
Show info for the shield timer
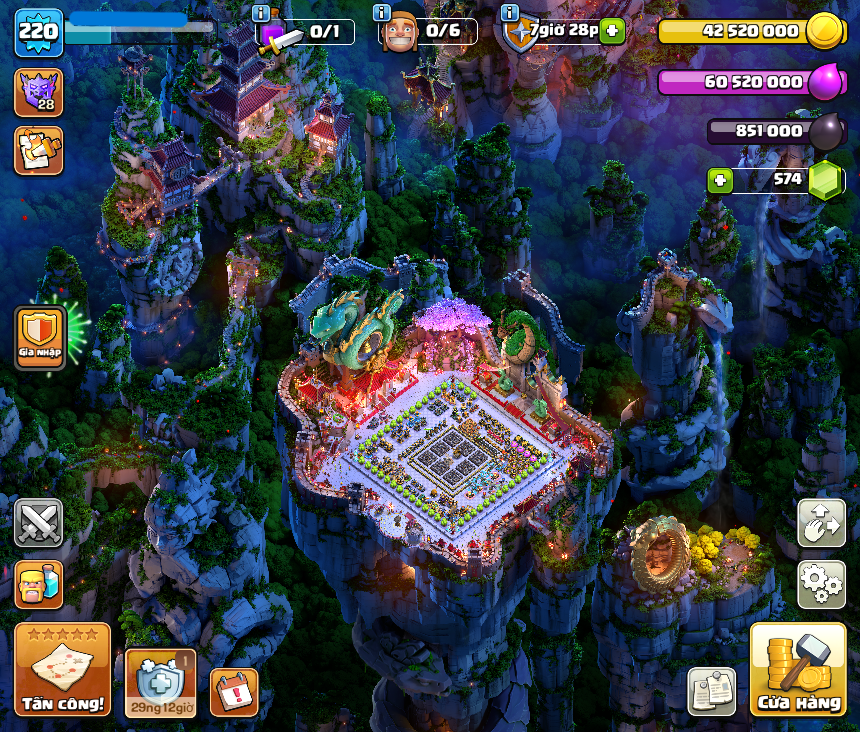(x=510, y=13)
